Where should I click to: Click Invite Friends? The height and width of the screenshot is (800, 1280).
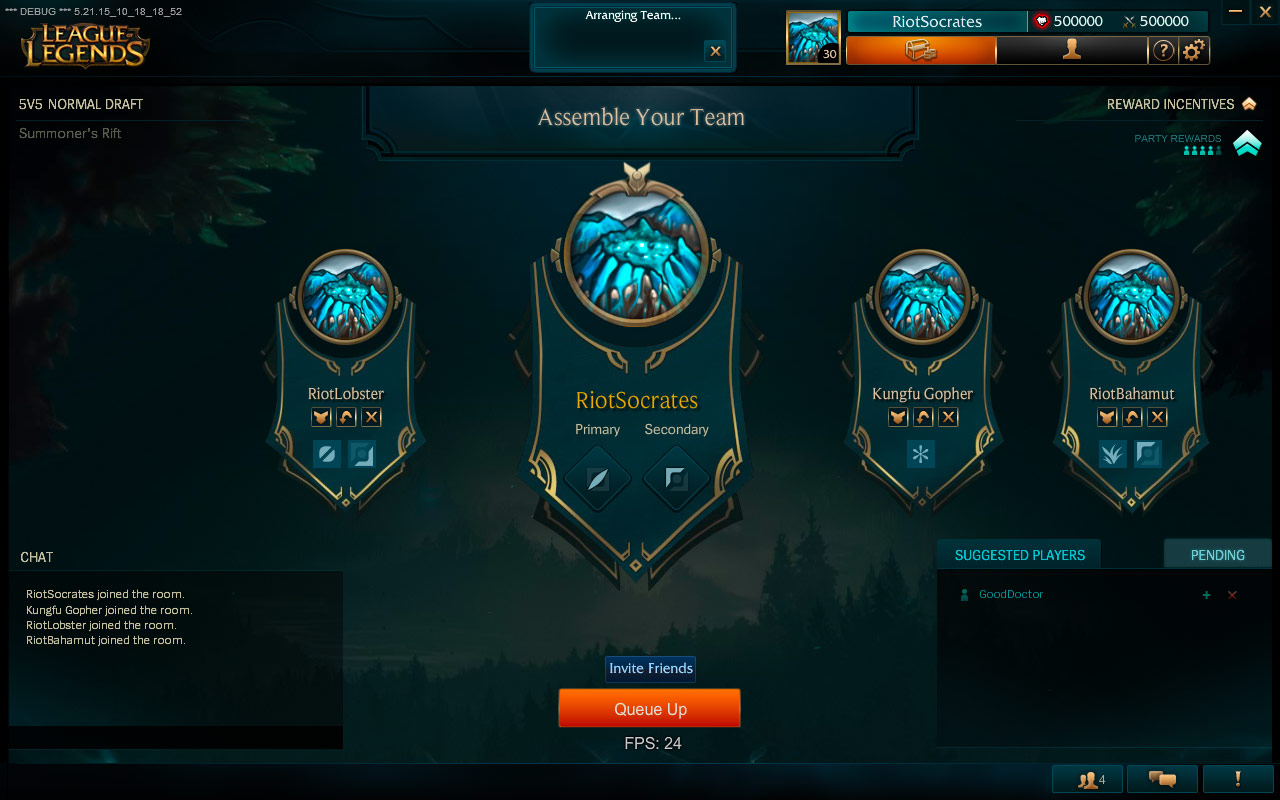pos(650,669)
